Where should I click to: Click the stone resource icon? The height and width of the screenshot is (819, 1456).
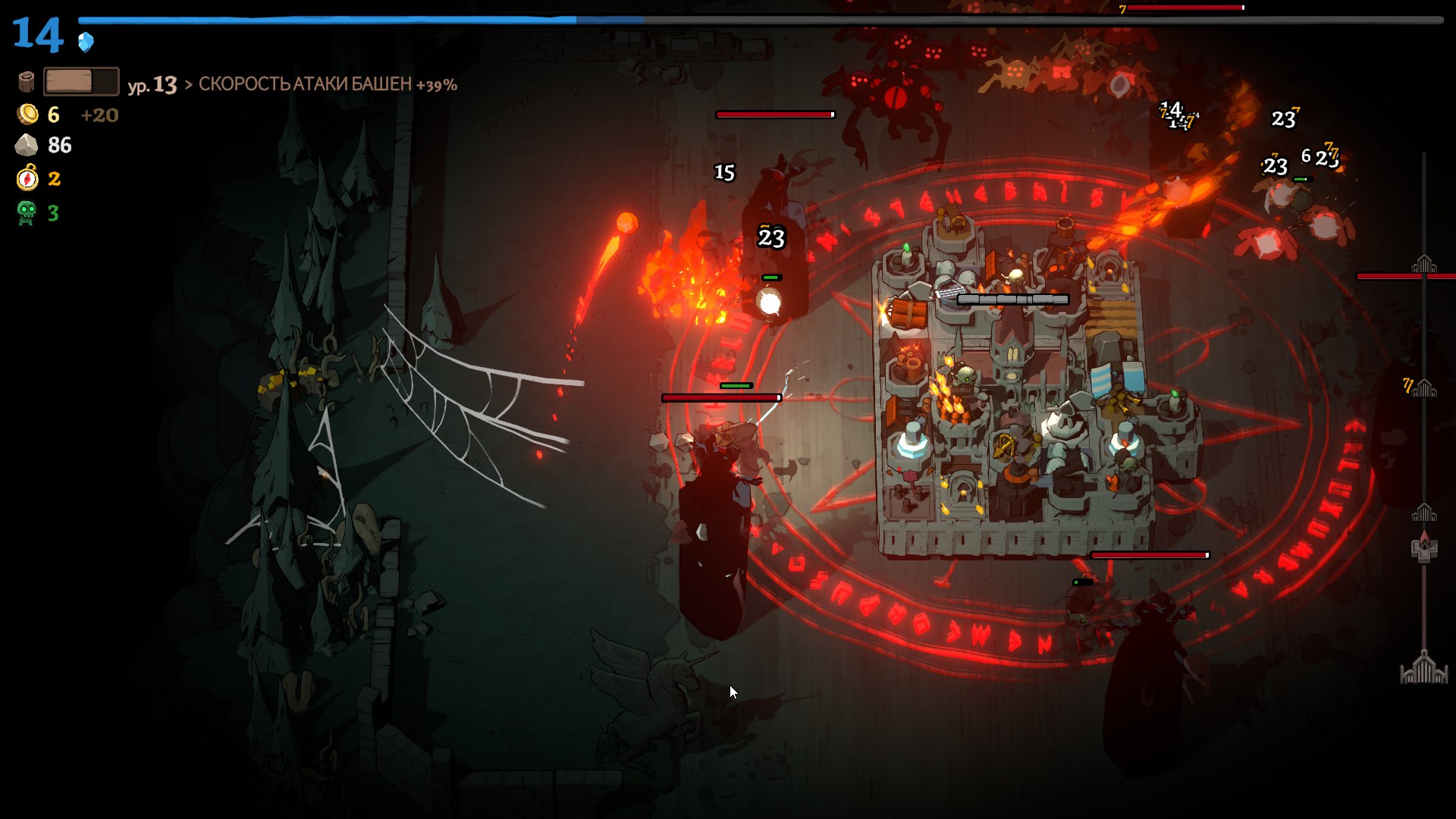27,145
